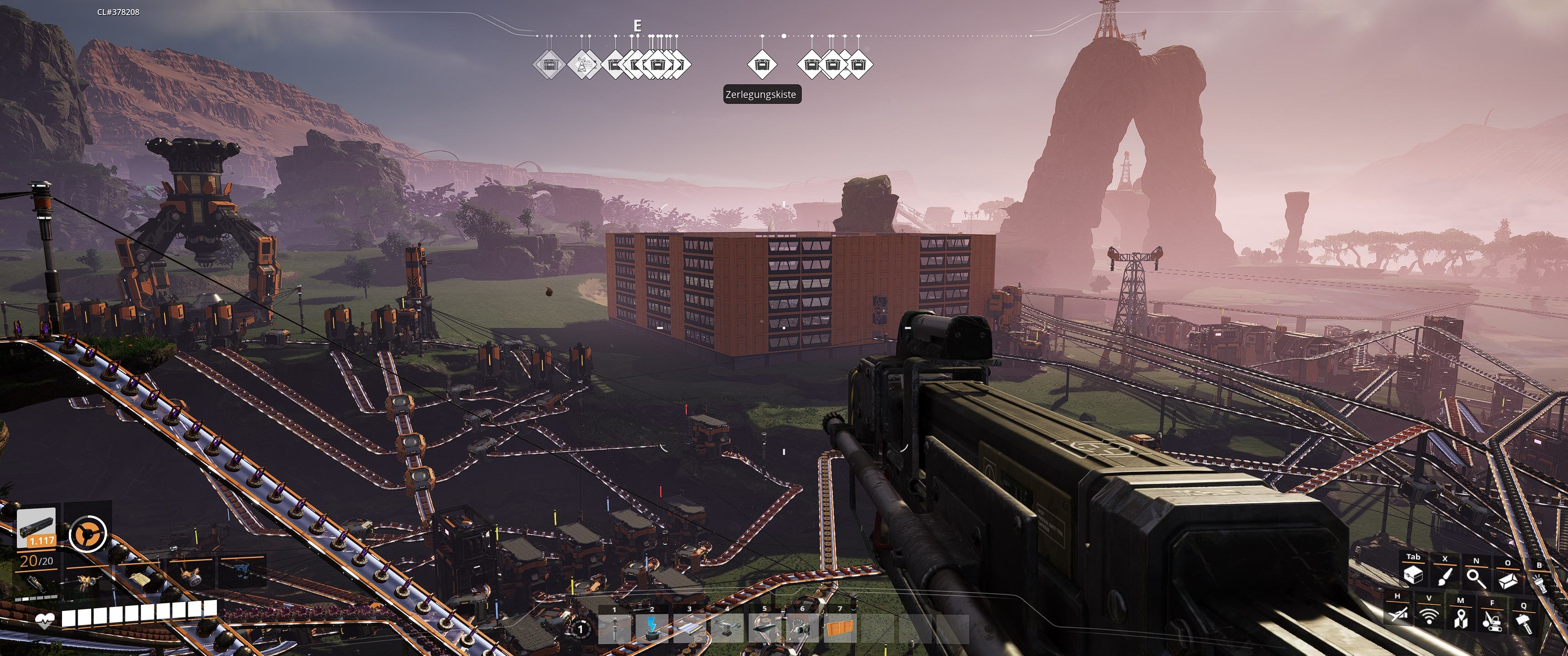The image size is (1568, 656).
Task: Open the codex icon under O
Action: [x=1508, y=580]
